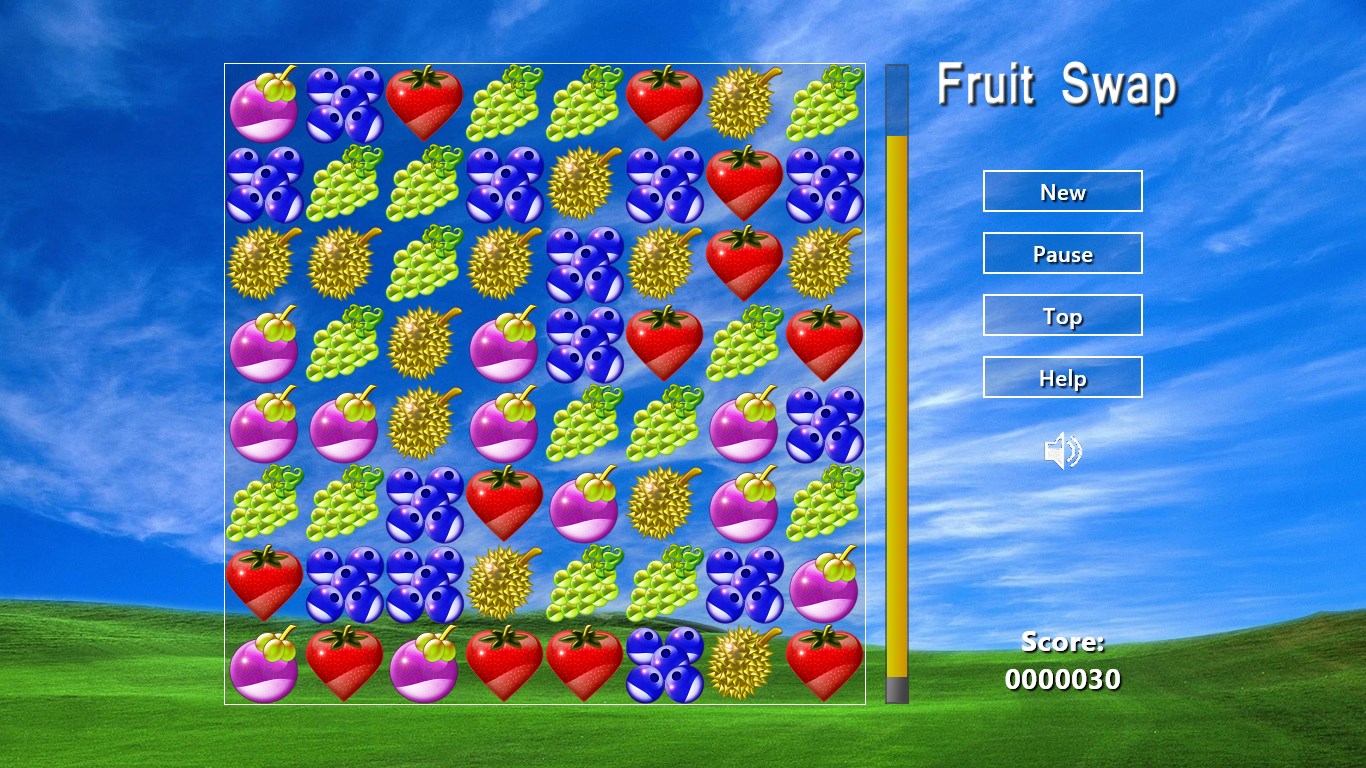Screen dimensions: 1366x768
Task: Toggle sound with the speaker icon
Action: (1062, 452)
